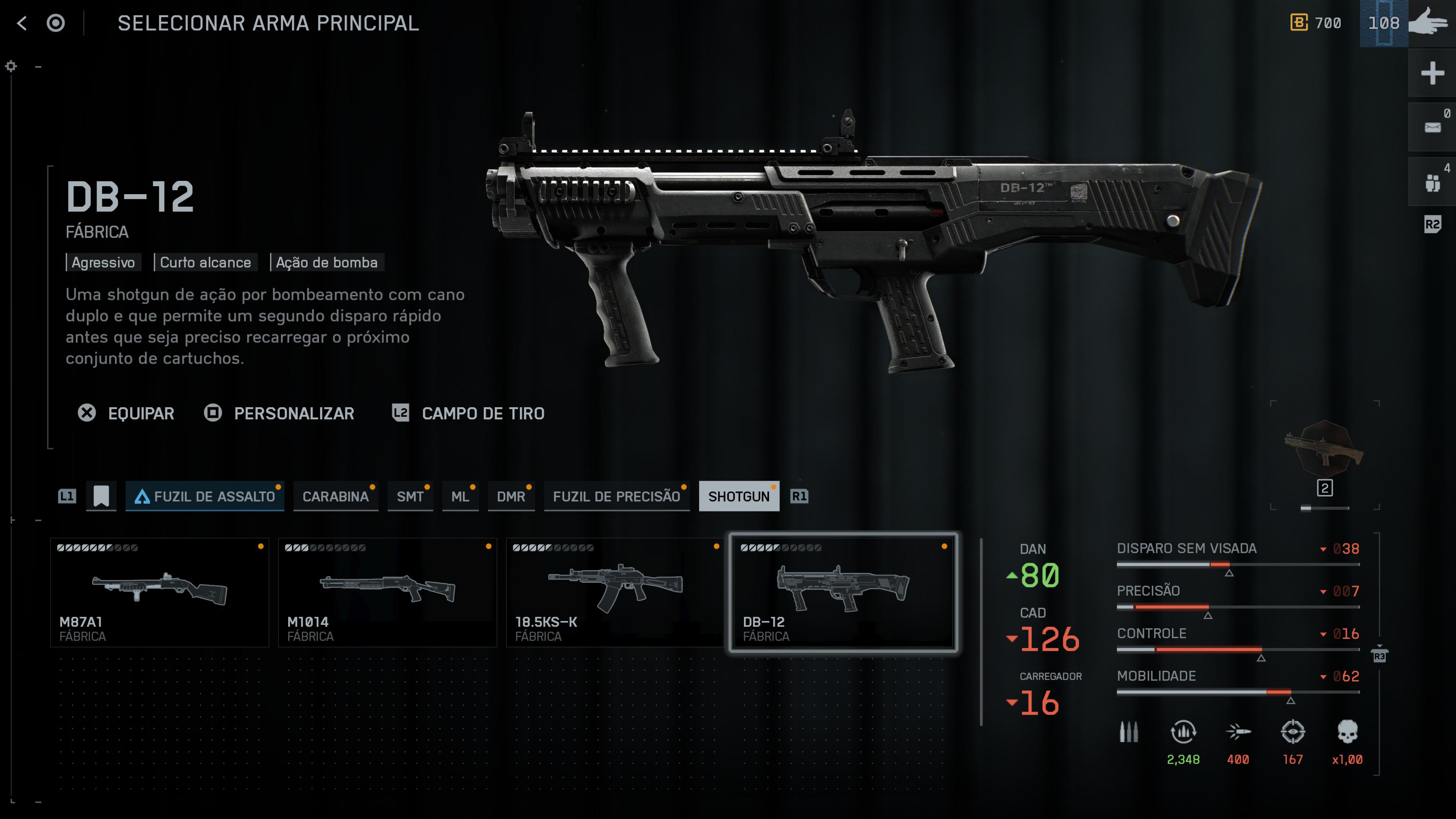Pick the M1014 shotgun tile
The width and height of the screenshot is (1456, 819).
tap(387, 592)
